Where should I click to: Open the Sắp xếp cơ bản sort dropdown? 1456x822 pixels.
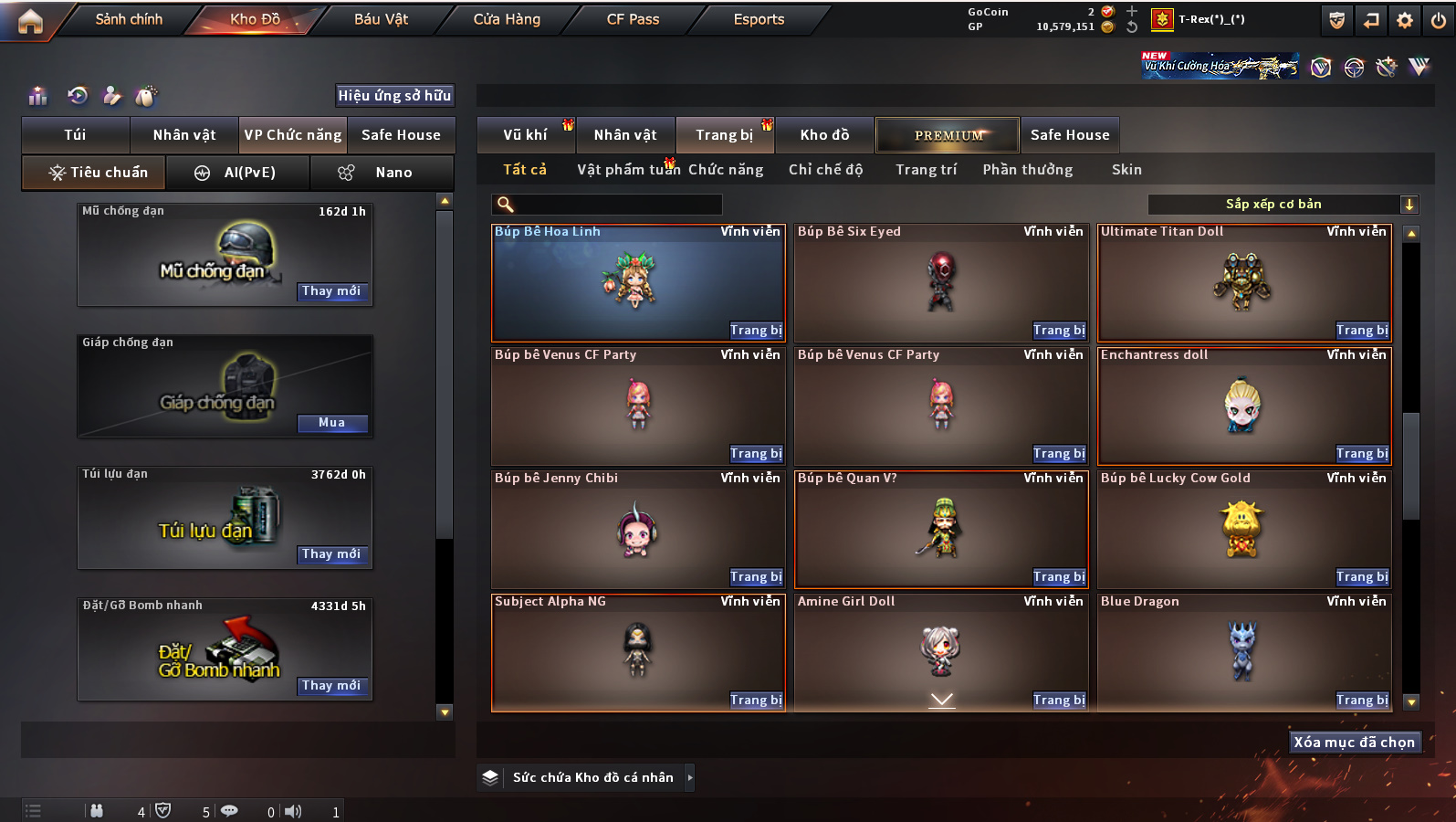[x=1283, y=205]
